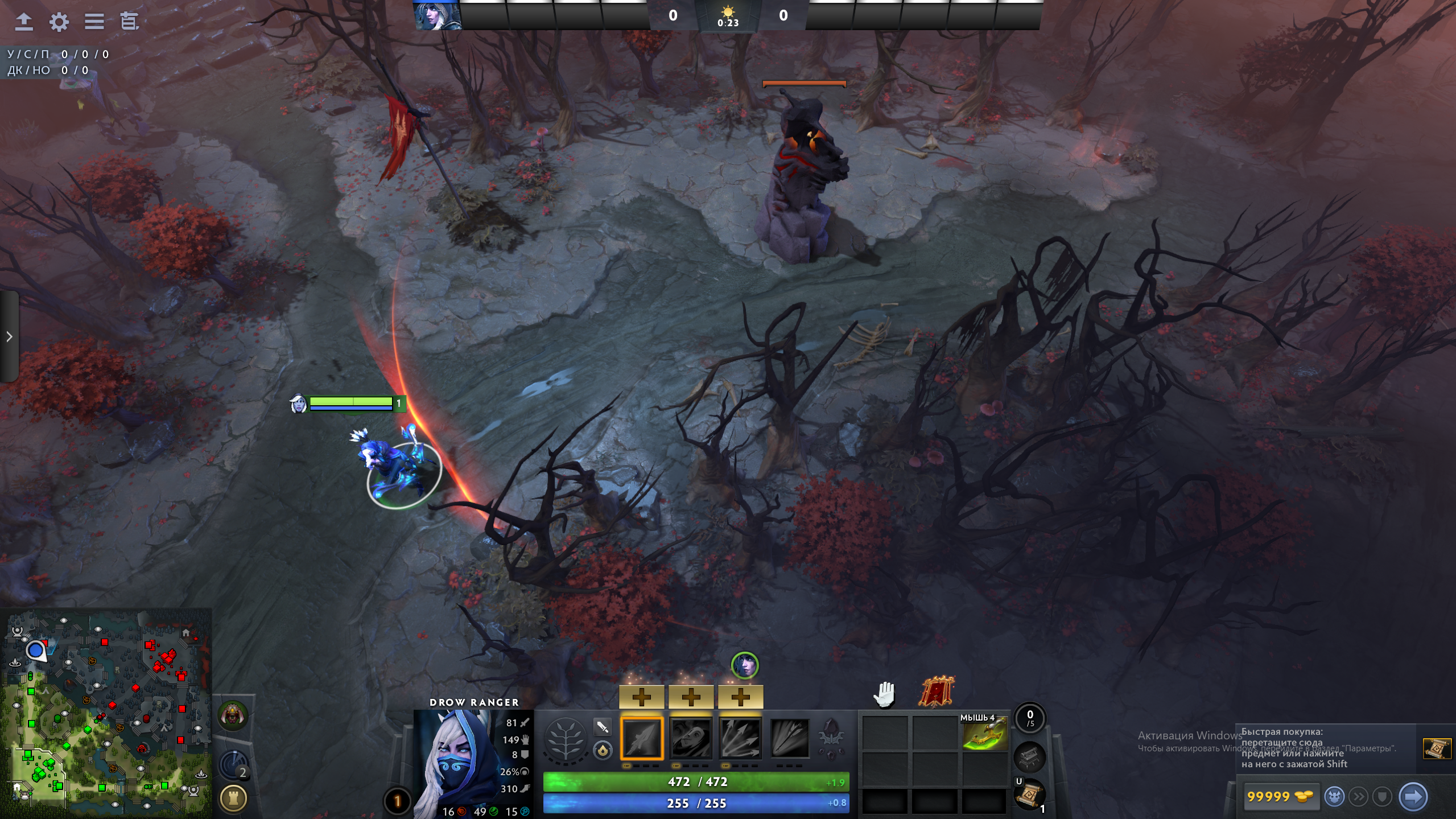Open the talent tree
Viewport: 1456px width, 819px height.
click(x=566, y=738)
